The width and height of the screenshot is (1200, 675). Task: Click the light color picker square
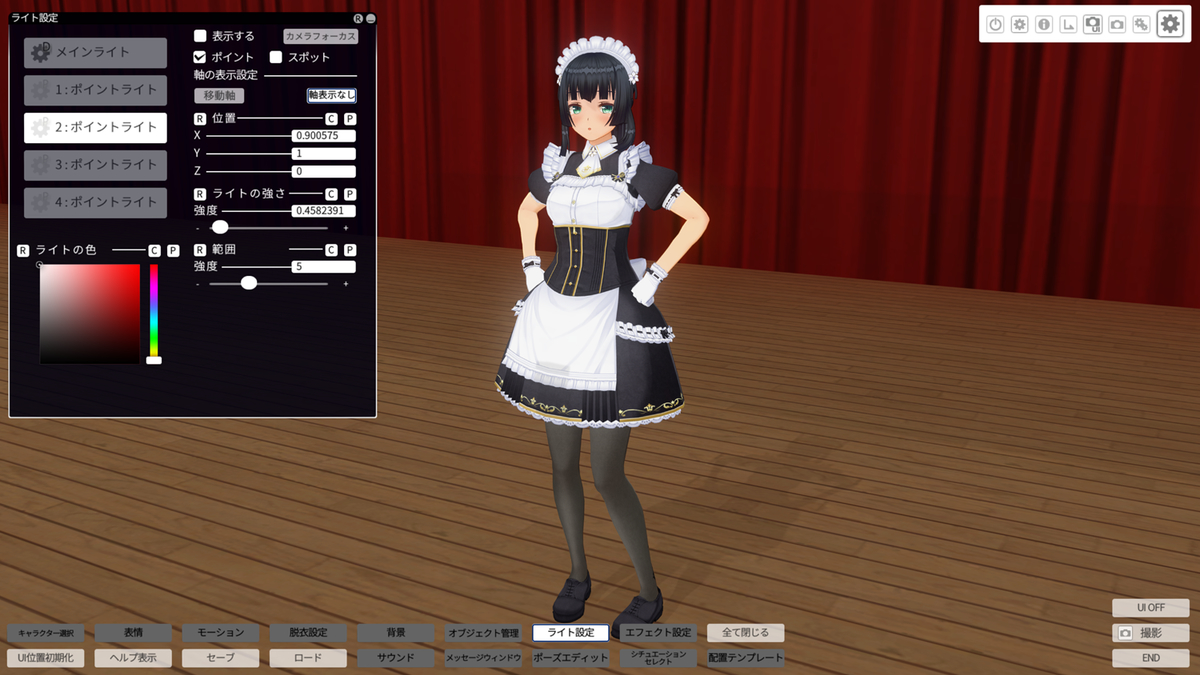(x=90, y=313)
